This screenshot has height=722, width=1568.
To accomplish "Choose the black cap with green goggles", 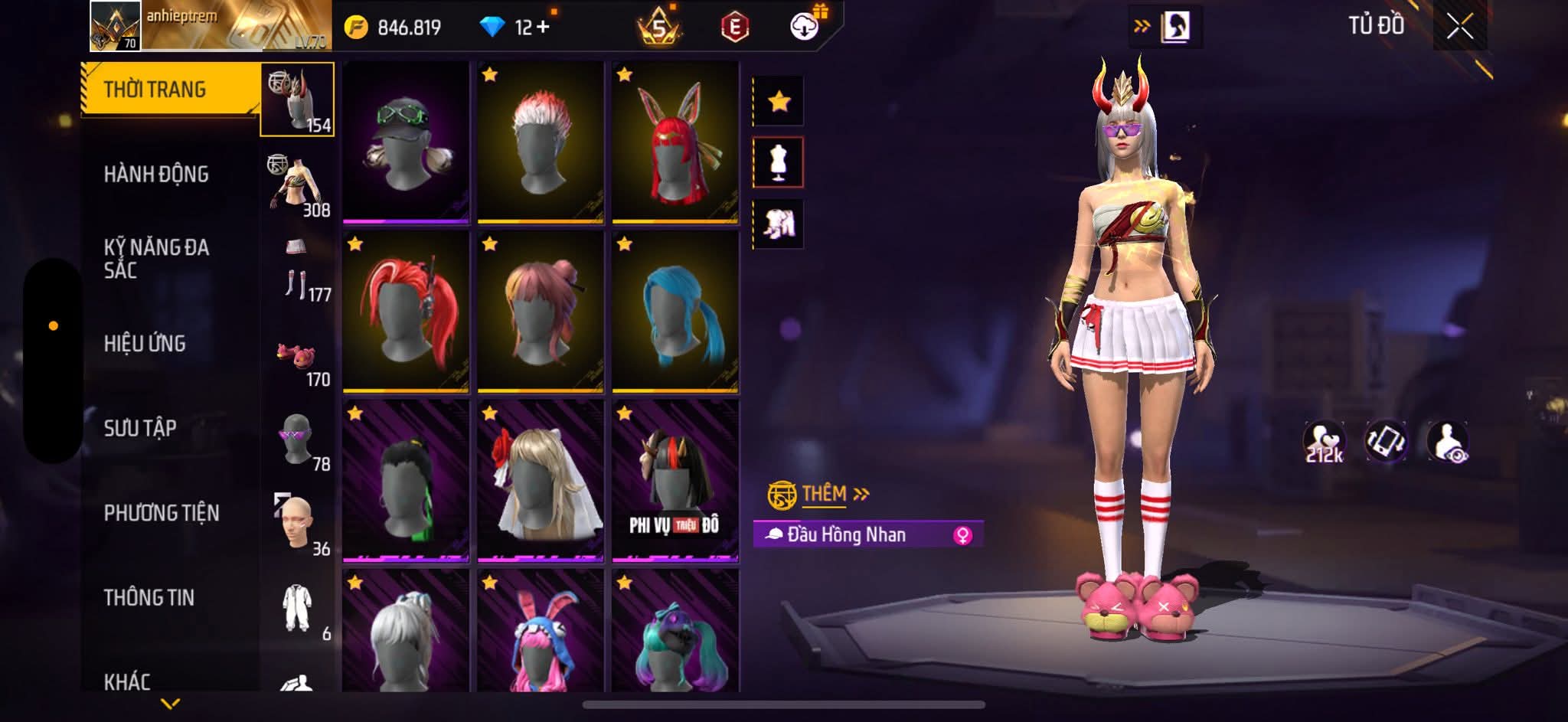I will pyautogui.click(x=406, y=143).
